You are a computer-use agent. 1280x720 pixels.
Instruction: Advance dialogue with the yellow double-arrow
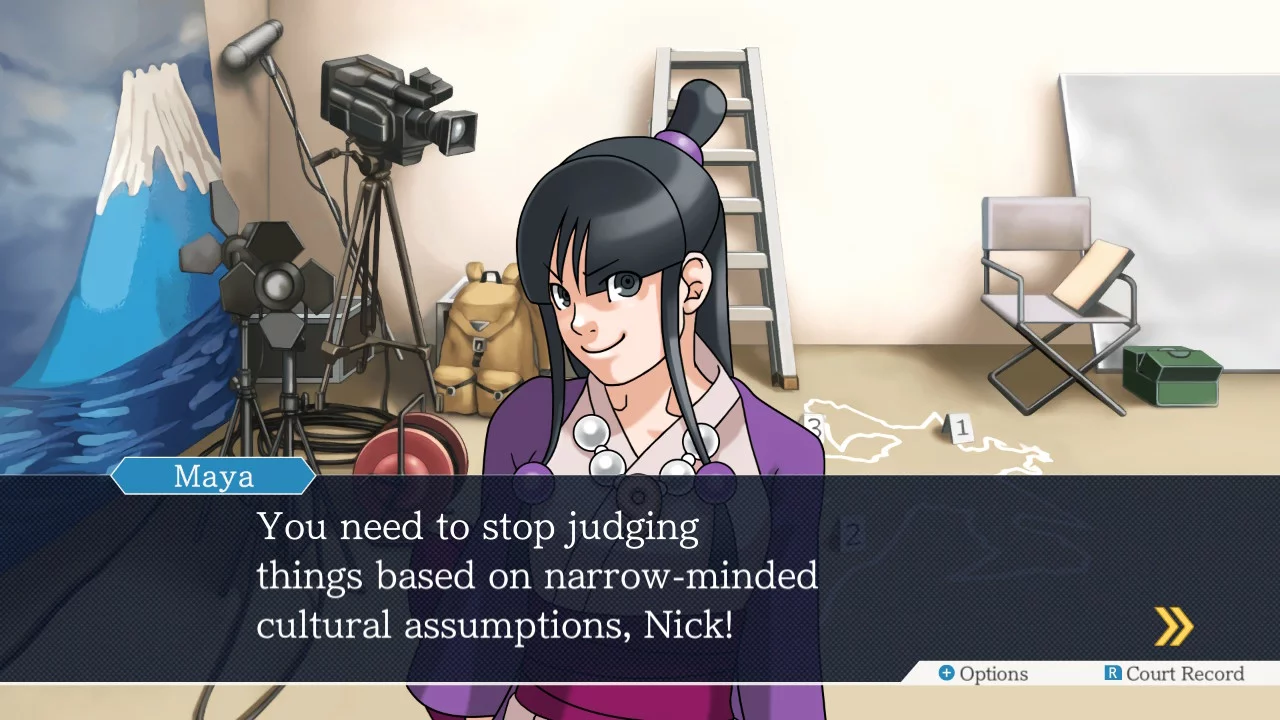[1173, 627]
